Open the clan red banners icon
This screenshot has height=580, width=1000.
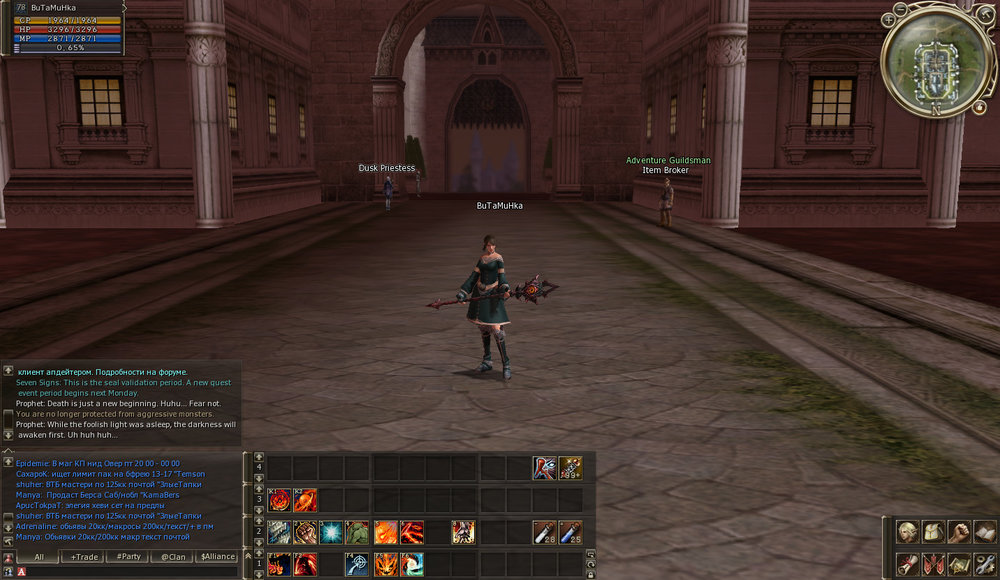[933, 564]
